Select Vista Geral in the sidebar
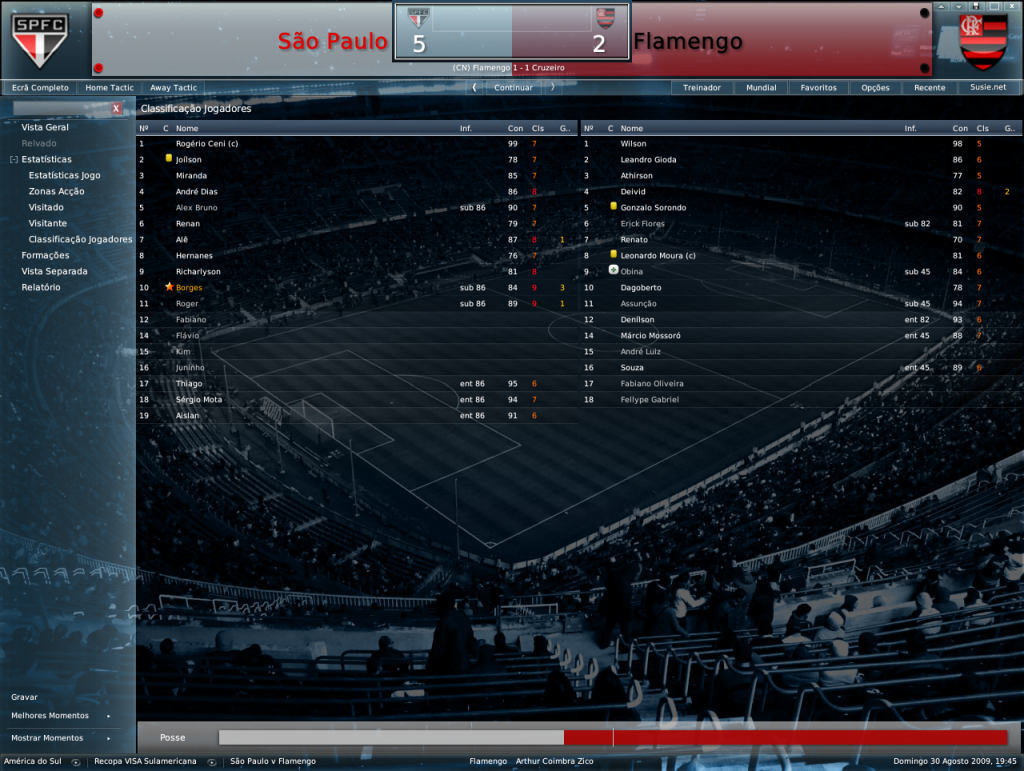The height and width of the screenshot is (771, 1024). [x=45, y=127]
